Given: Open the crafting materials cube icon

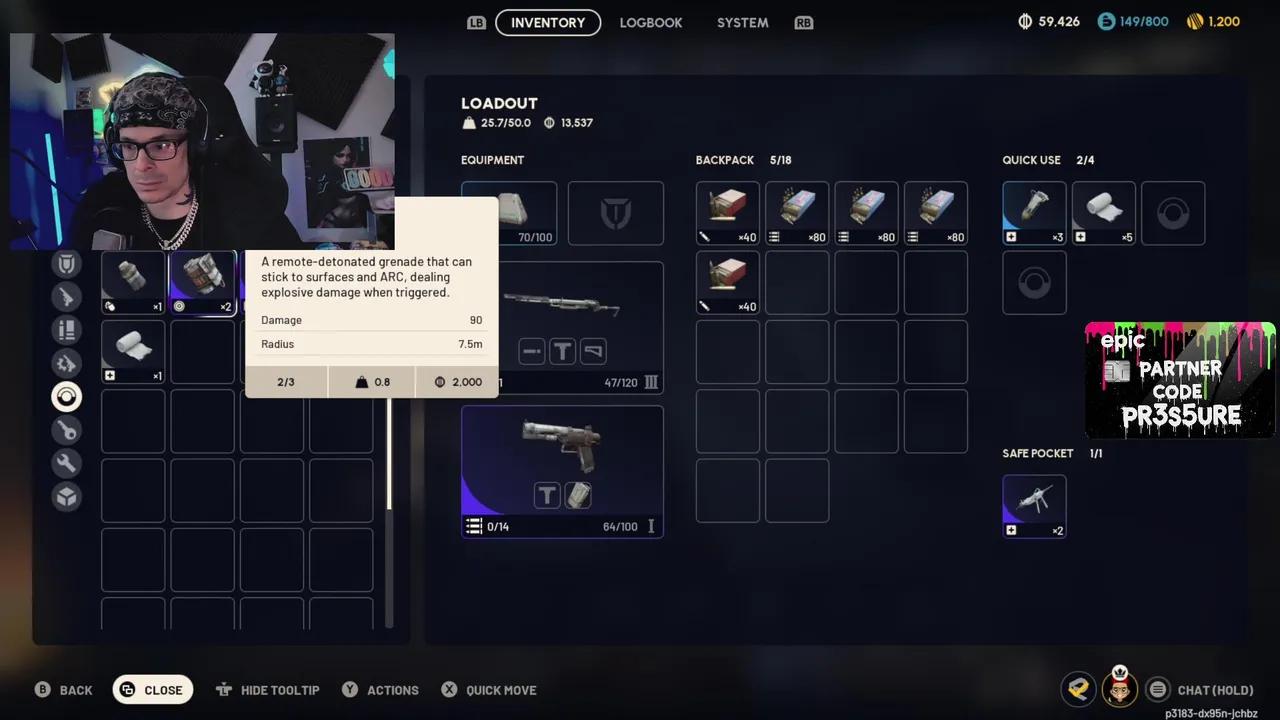Looking at the screenshot, I should pyautogui.click(x=66, y=495).
